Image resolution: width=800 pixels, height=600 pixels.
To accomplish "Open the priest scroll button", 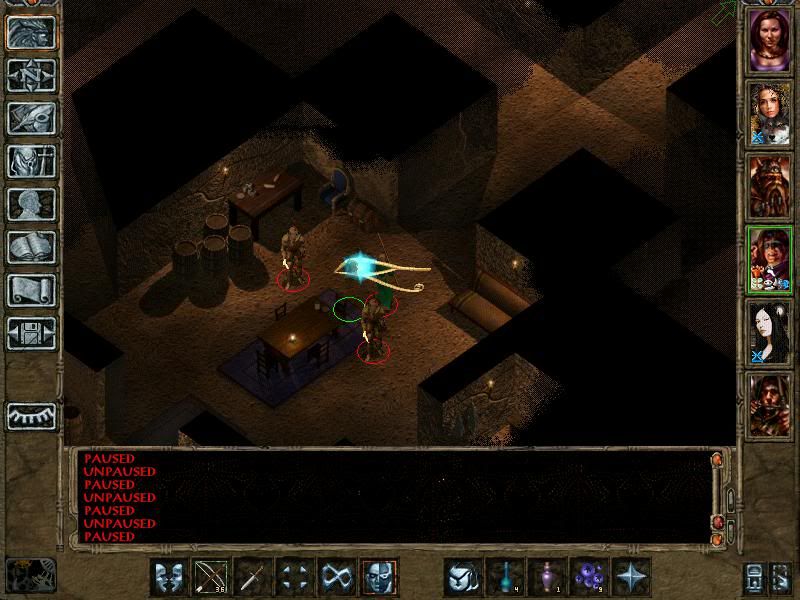I will coord(32,290).
